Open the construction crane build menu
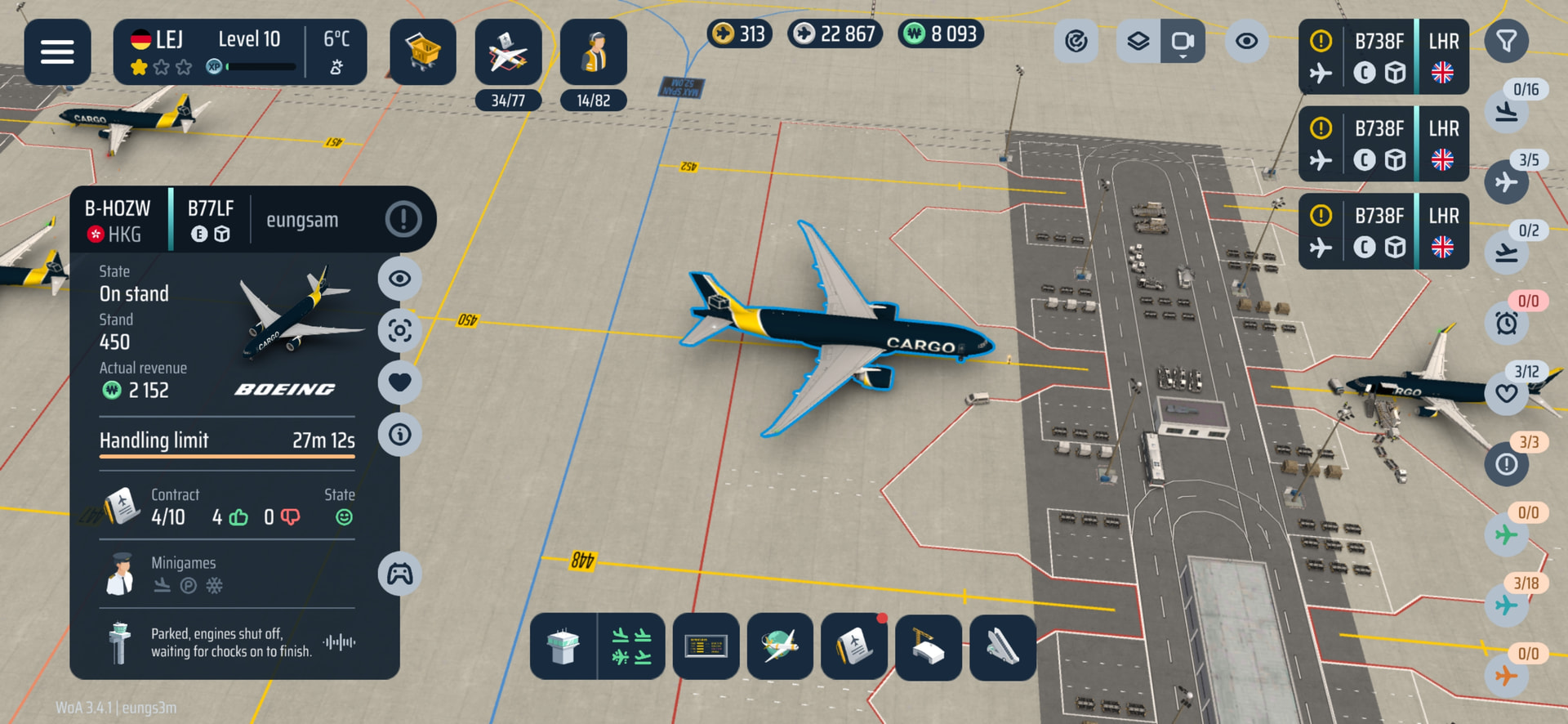 tap(929, 647)
